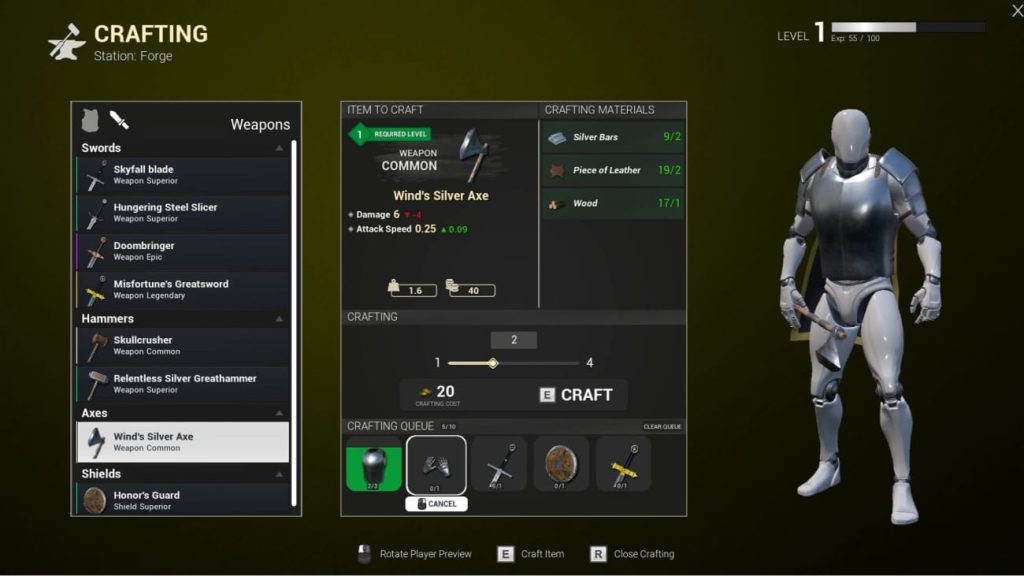Screen dimensions: 1024x576
Task: Collapse the Swords section
Action: pos(280,148)
